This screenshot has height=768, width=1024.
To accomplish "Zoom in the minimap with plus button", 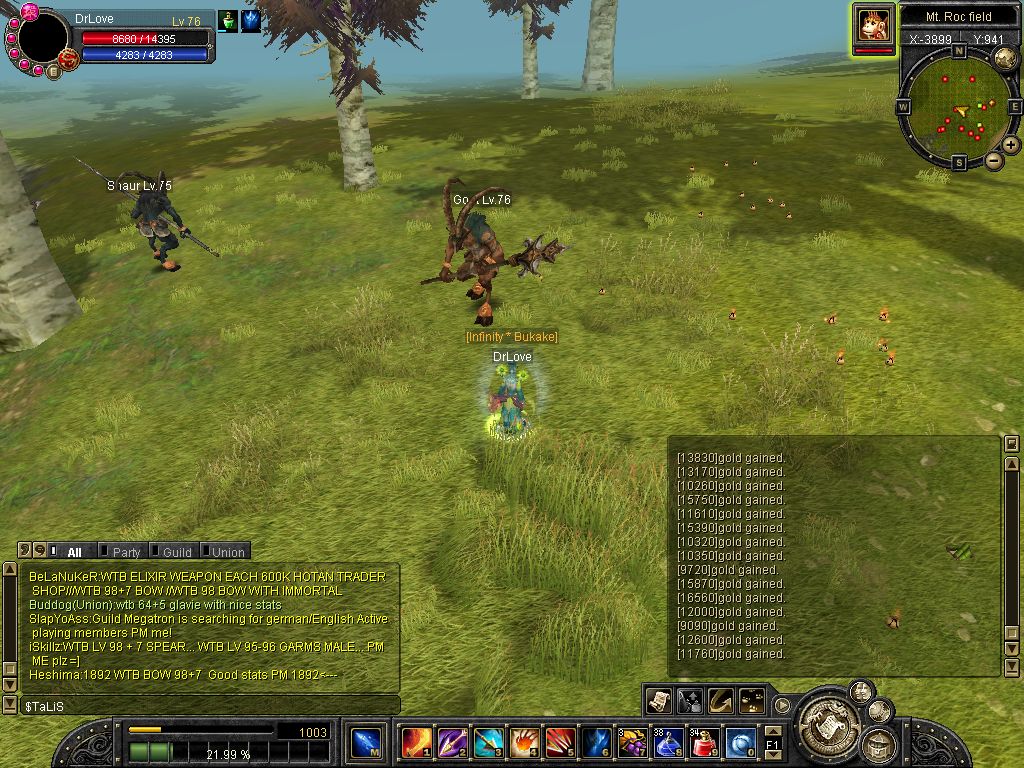I will tap(1011, 145).
